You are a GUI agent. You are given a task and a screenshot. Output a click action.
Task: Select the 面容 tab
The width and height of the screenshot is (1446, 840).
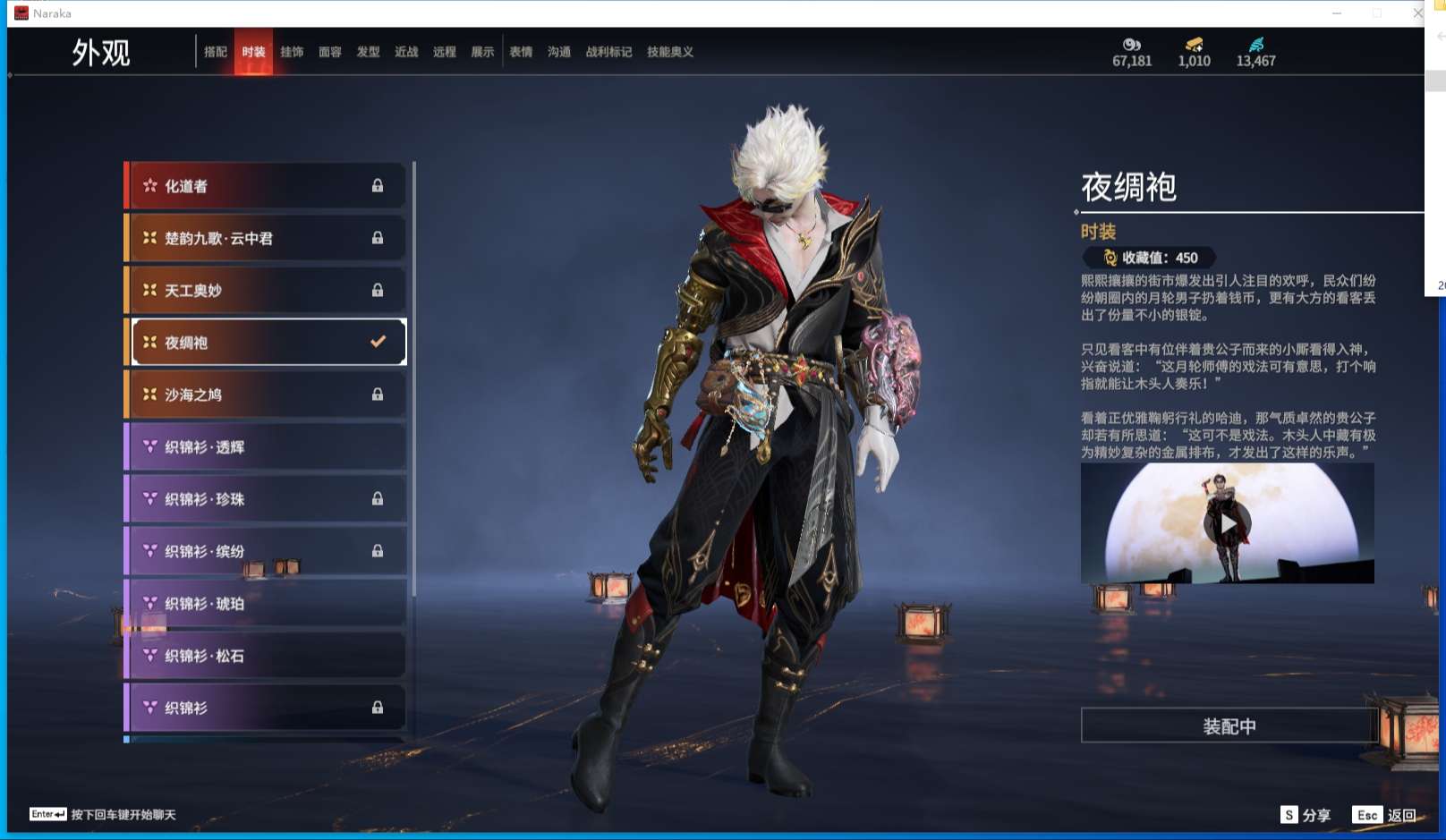[x=330, y=52]
